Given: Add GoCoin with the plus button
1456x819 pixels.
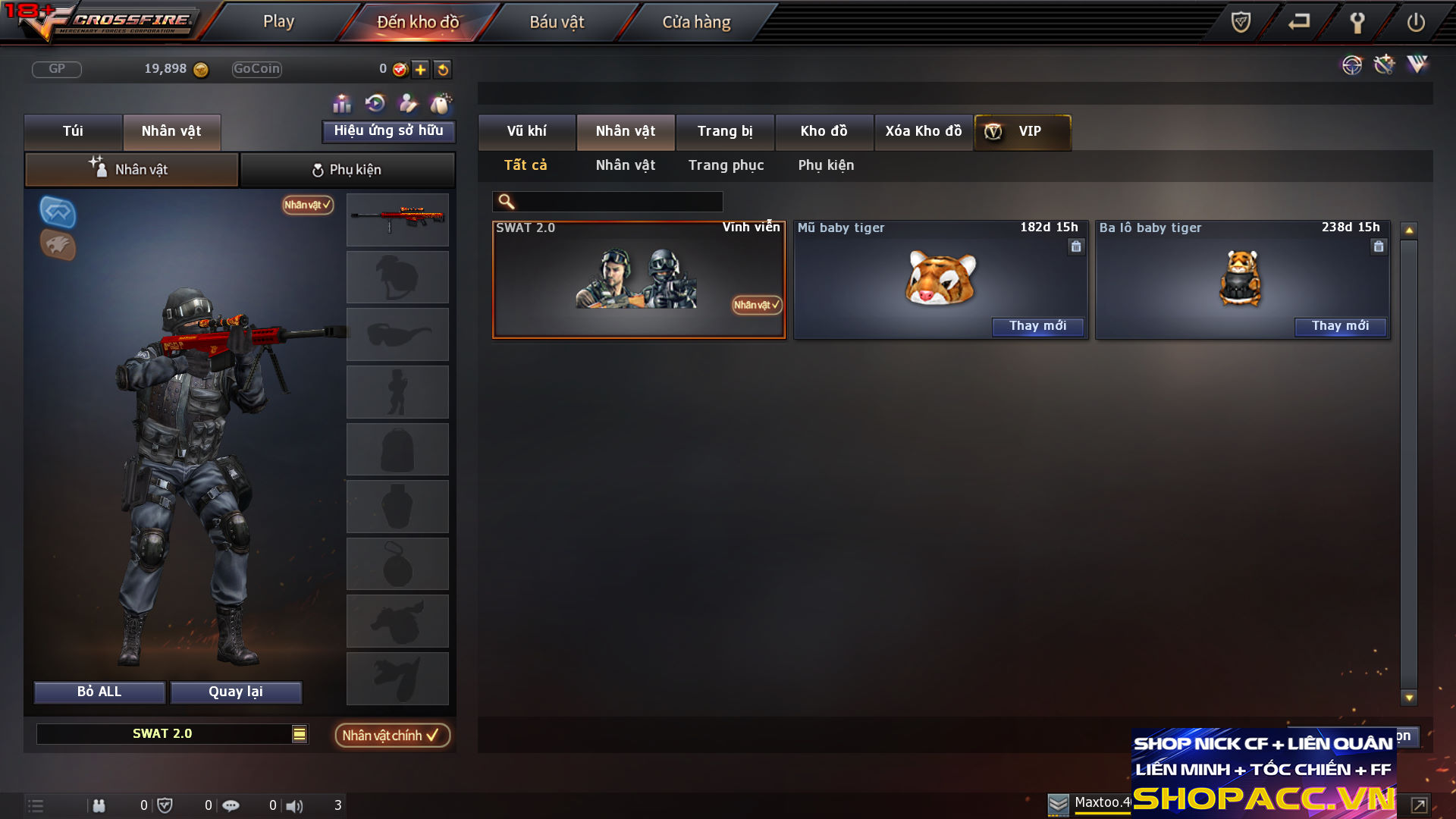Looking at the screenshot, I should click(421, 70).
